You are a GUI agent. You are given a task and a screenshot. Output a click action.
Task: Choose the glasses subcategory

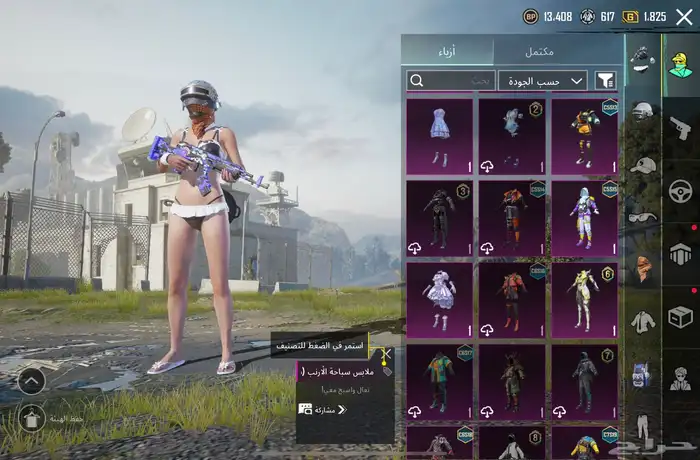coord(642,216)
